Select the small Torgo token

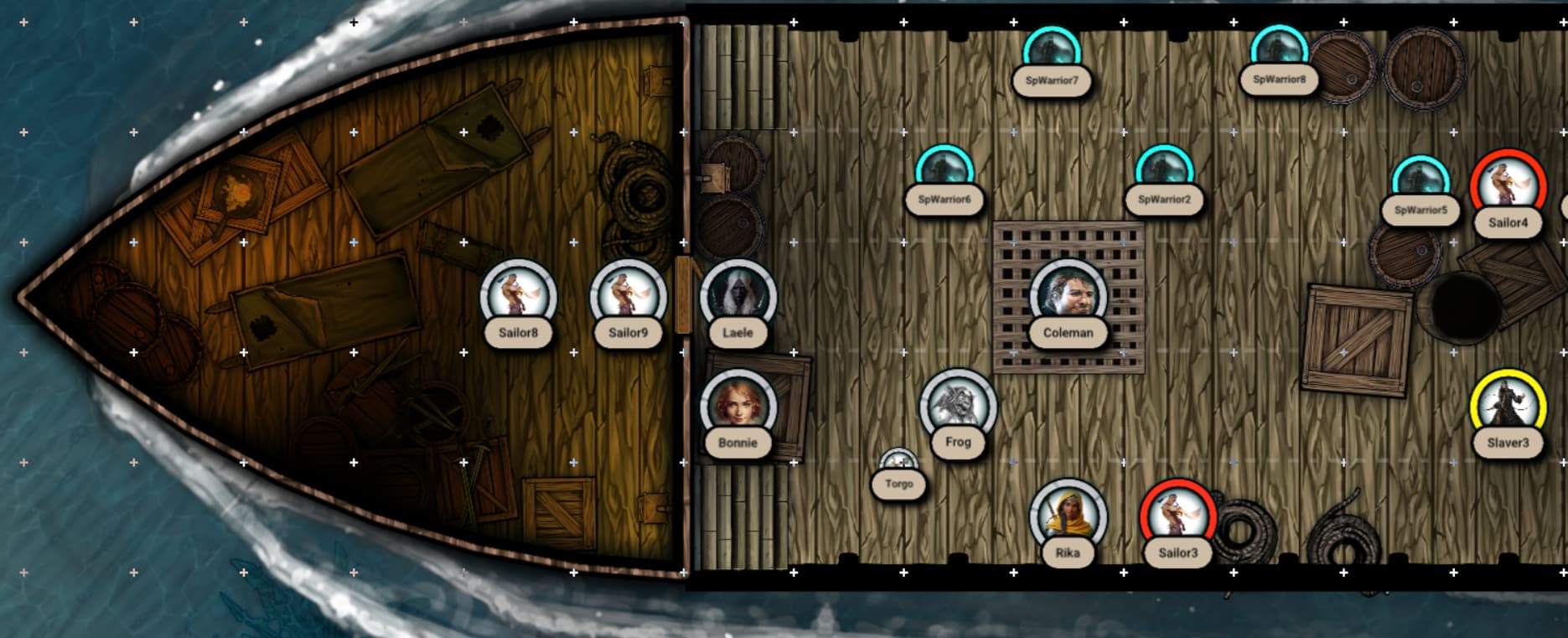(x=898, y=464)
